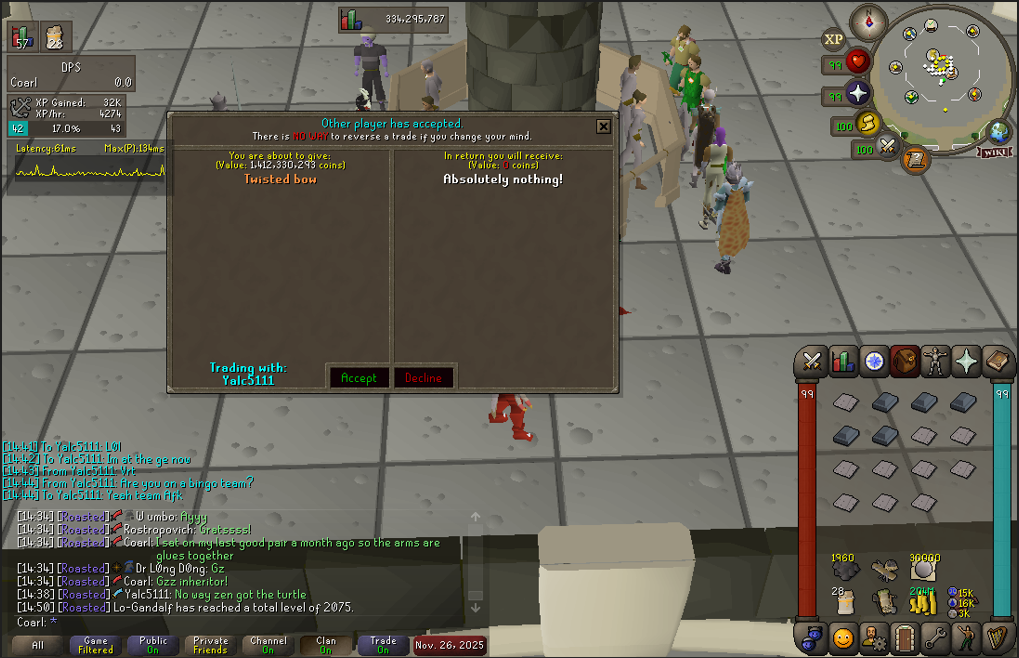Accept the trade with Yalc5111
Viewport: 1019px width, 658px height.
pyautogui.click(x=358, y=377)
